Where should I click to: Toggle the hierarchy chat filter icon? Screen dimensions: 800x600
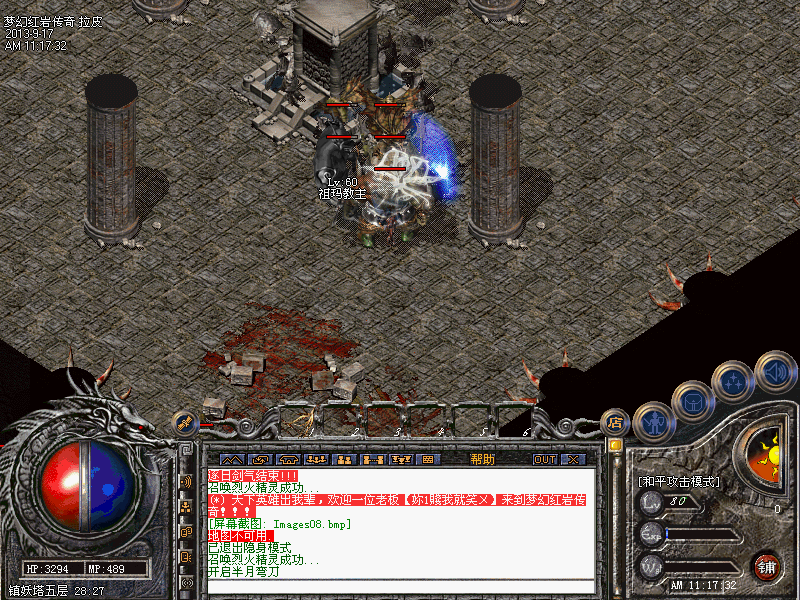tap(187, 507)
